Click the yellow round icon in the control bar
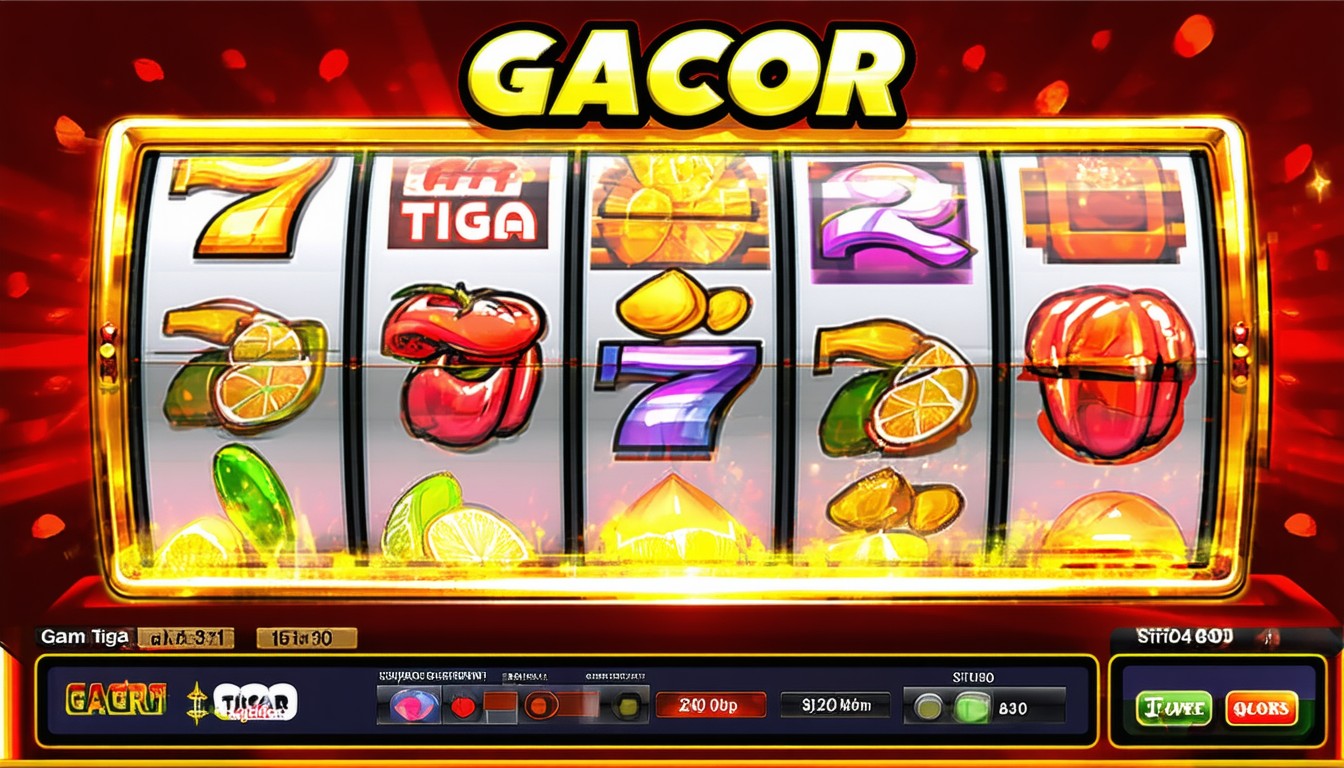Screen dimensions: 1344x768 click(x=627, y=705)
